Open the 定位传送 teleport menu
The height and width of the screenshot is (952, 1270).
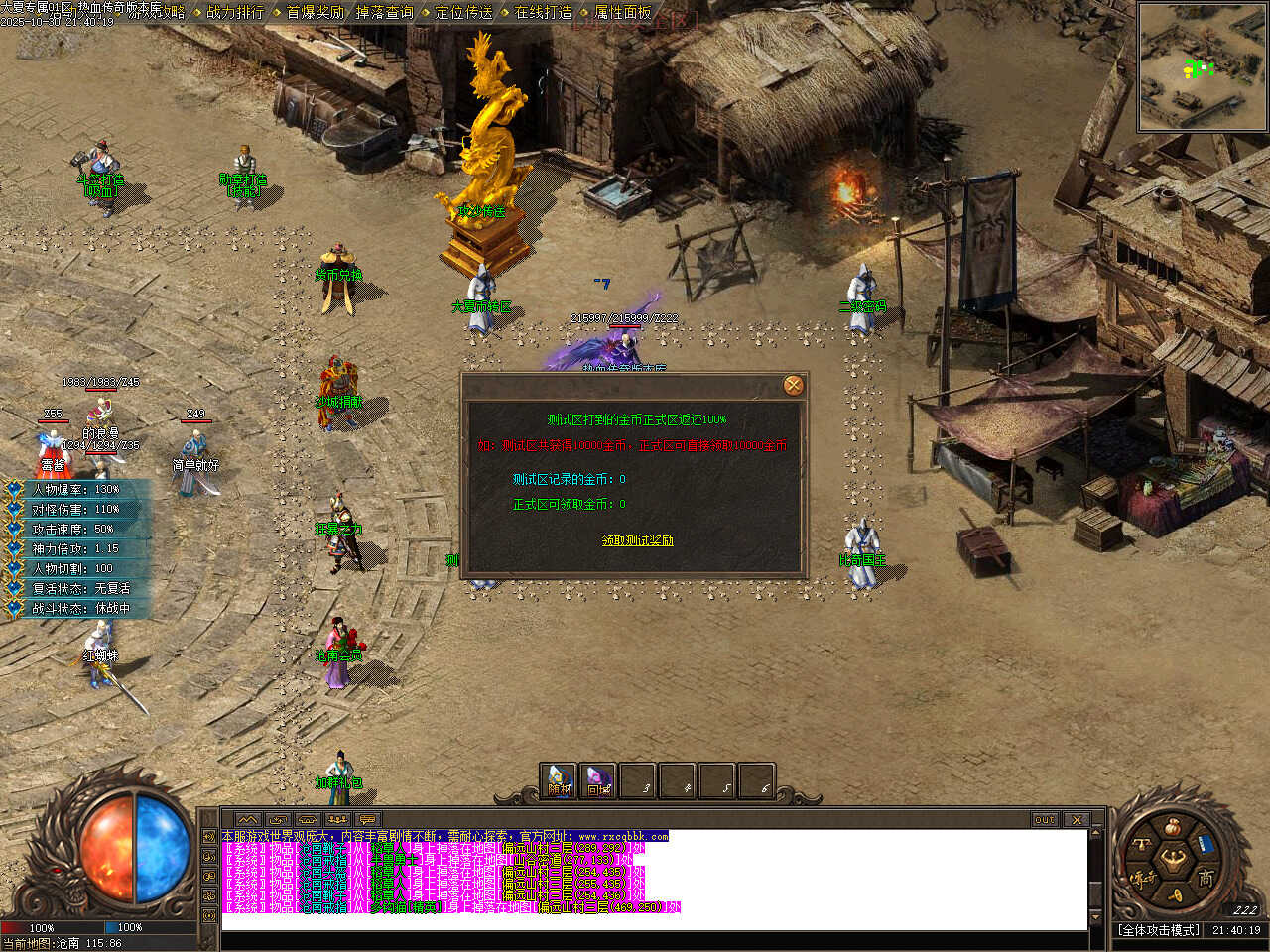coord(463,13)
